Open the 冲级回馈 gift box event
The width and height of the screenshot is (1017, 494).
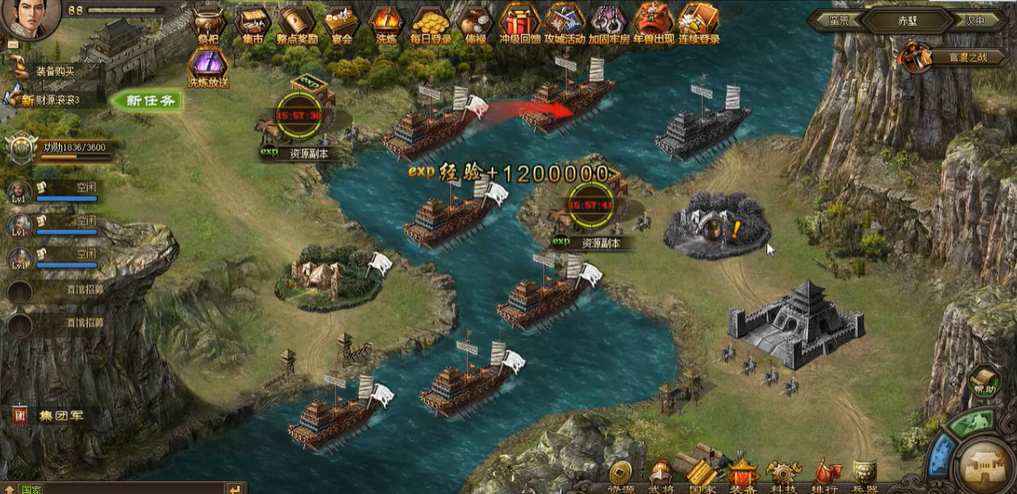tap(519, 22)
